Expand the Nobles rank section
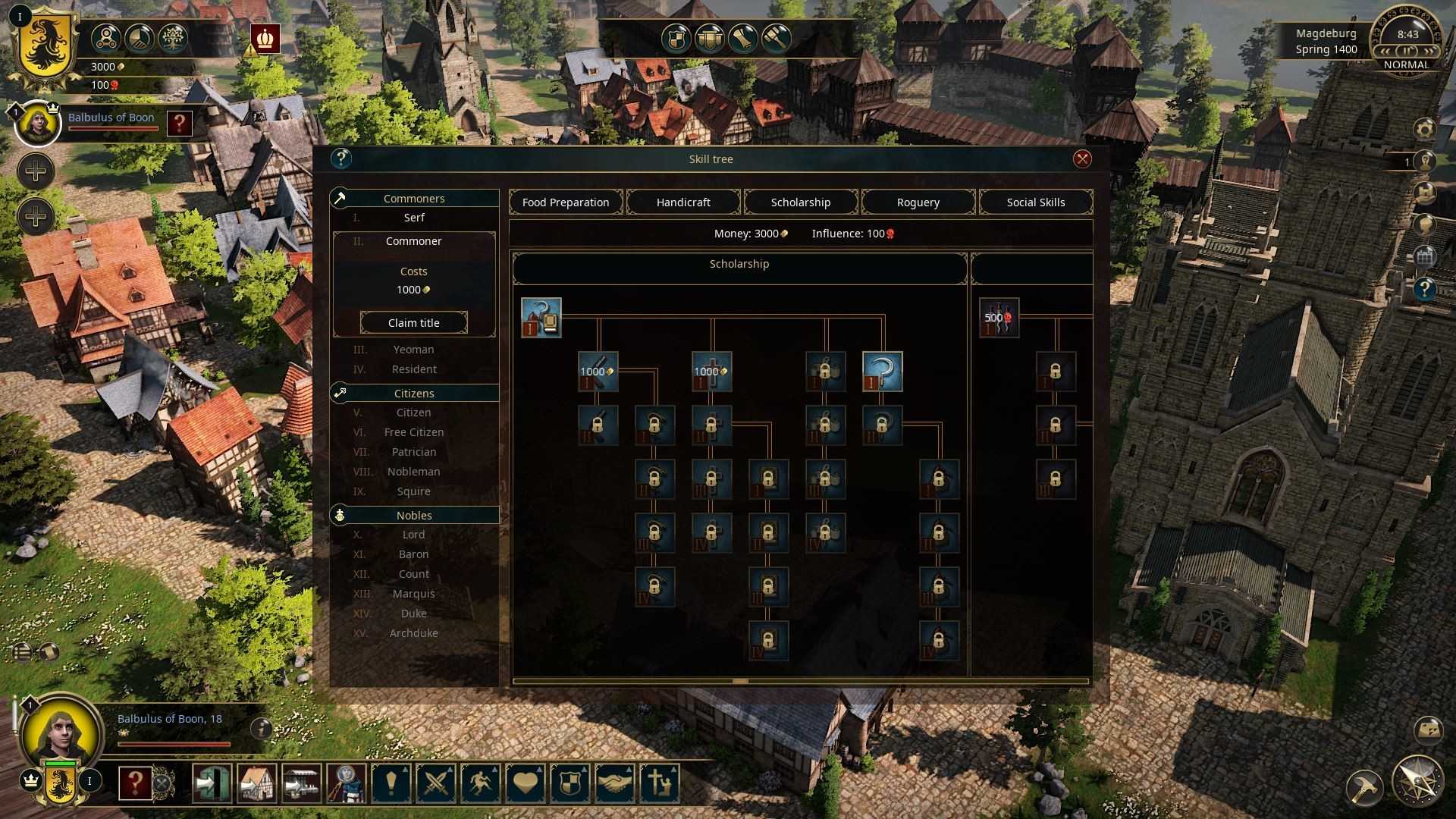Image resolution: width=1456 pixels, height=819 pixels. (414, 515)
